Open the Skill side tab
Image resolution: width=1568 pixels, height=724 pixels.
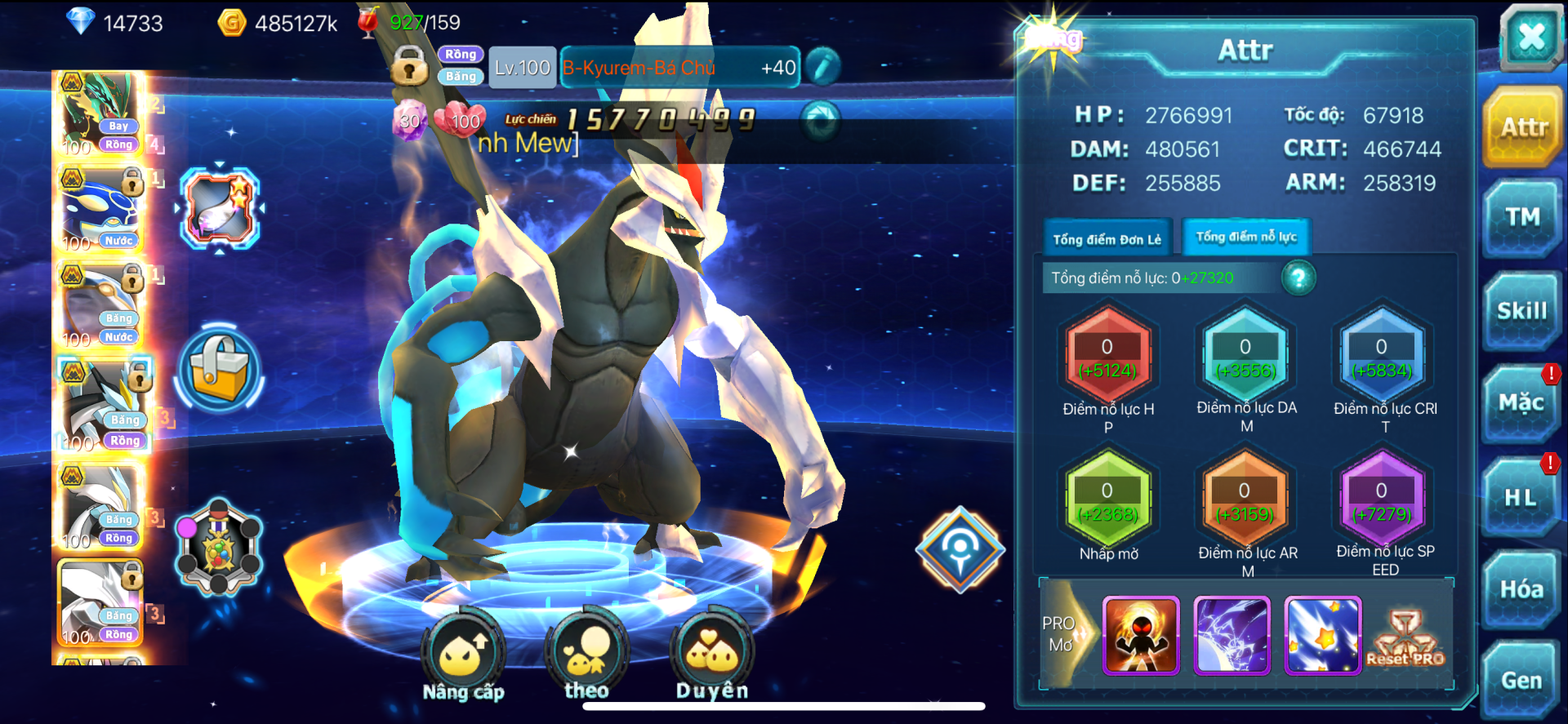[1522, 311]
